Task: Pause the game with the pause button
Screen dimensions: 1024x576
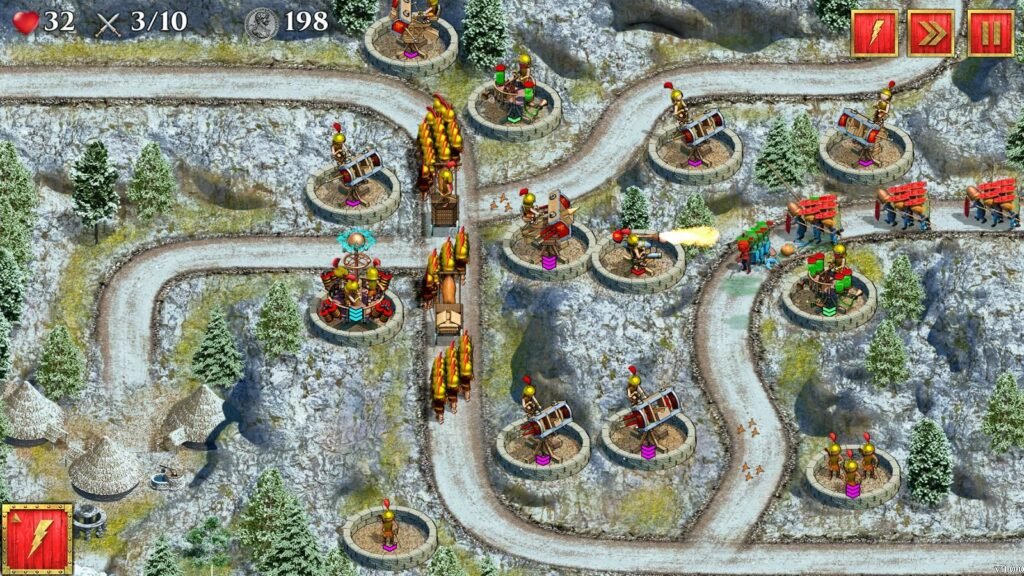Action: point(990,33)
